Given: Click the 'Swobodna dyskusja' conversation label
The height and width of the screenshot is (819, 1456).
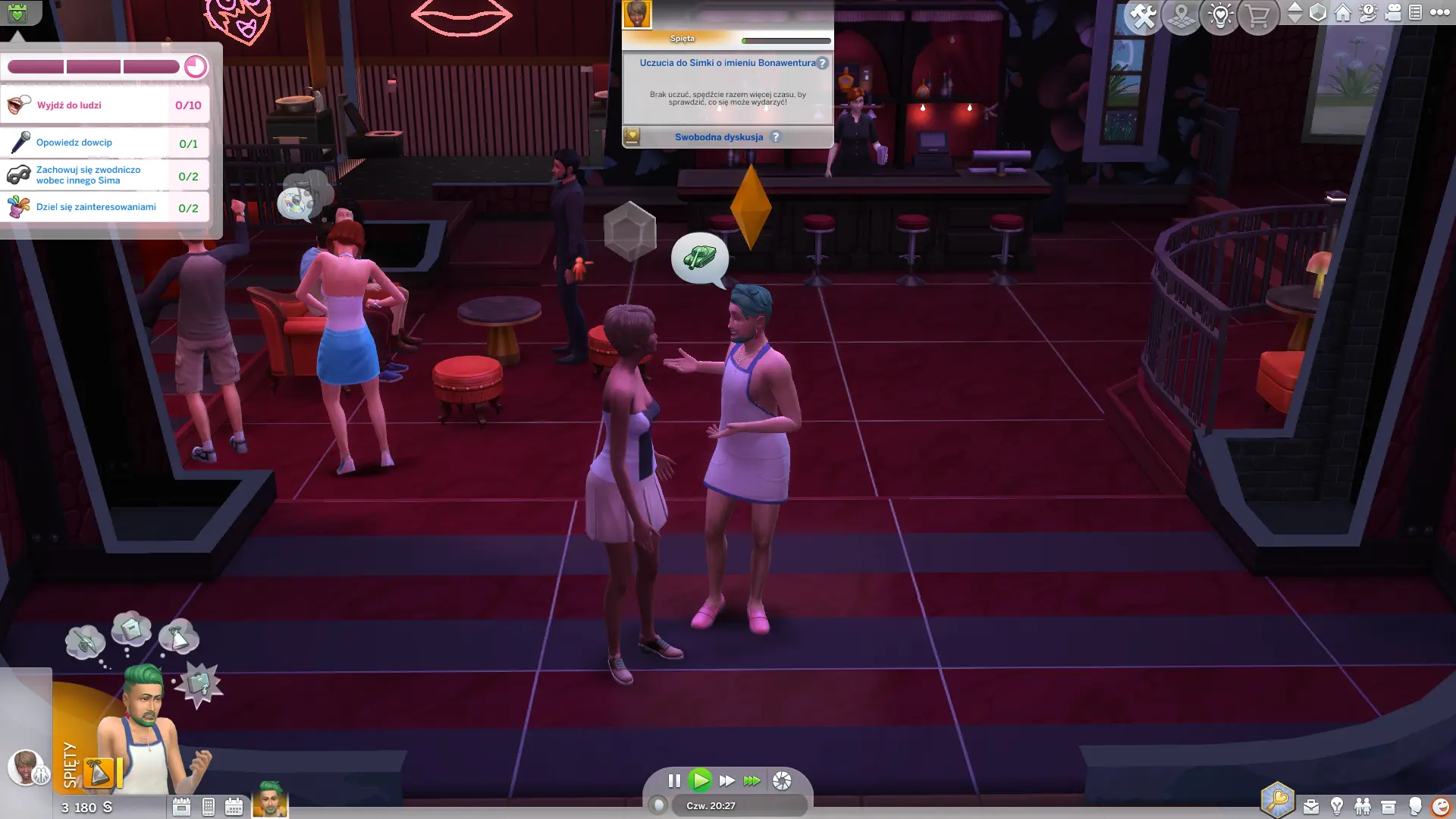Looking at the screenshot, I should click(719, 137).
